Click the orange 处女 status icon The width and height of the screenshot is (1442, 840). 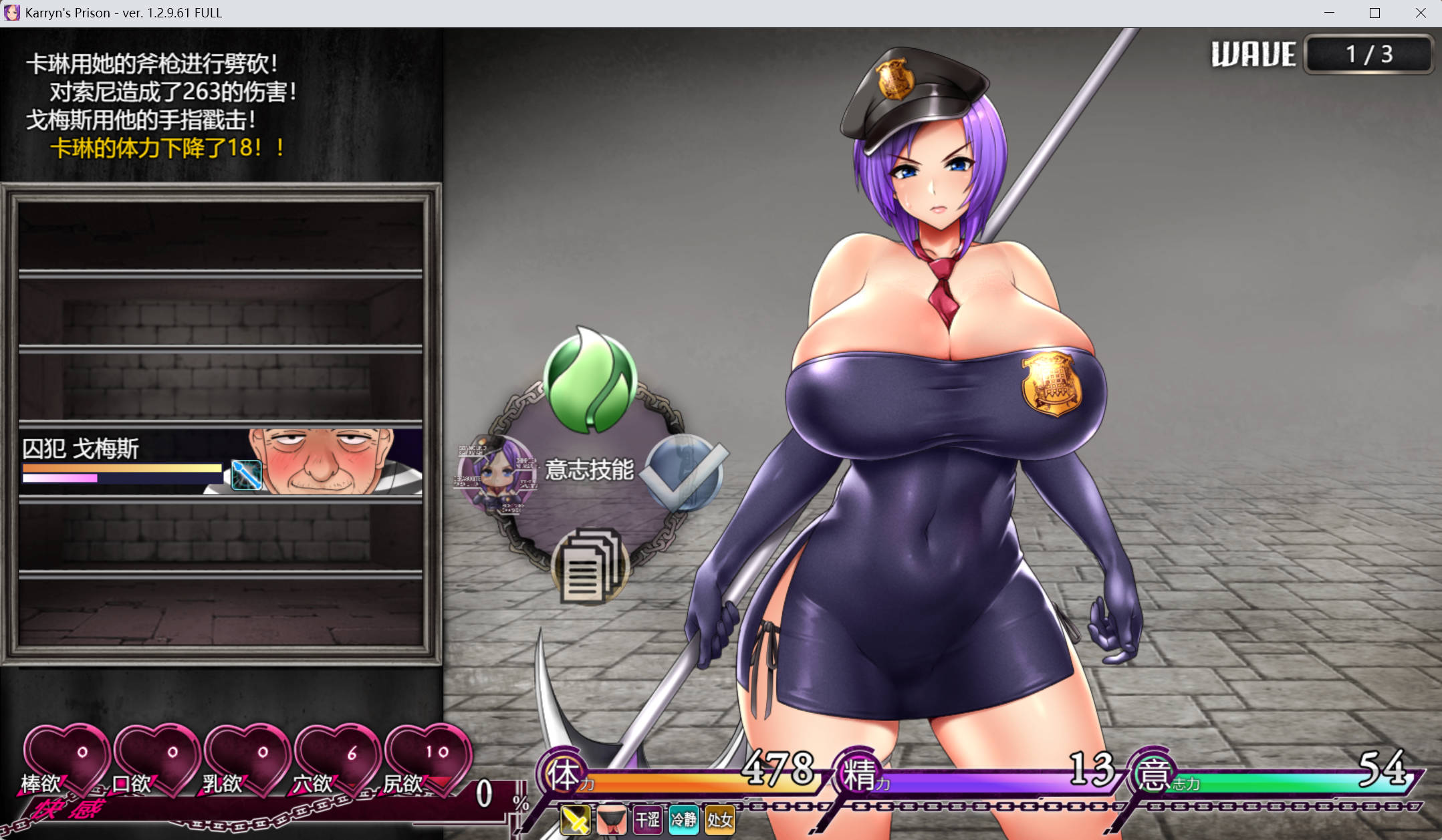(719, 819)
